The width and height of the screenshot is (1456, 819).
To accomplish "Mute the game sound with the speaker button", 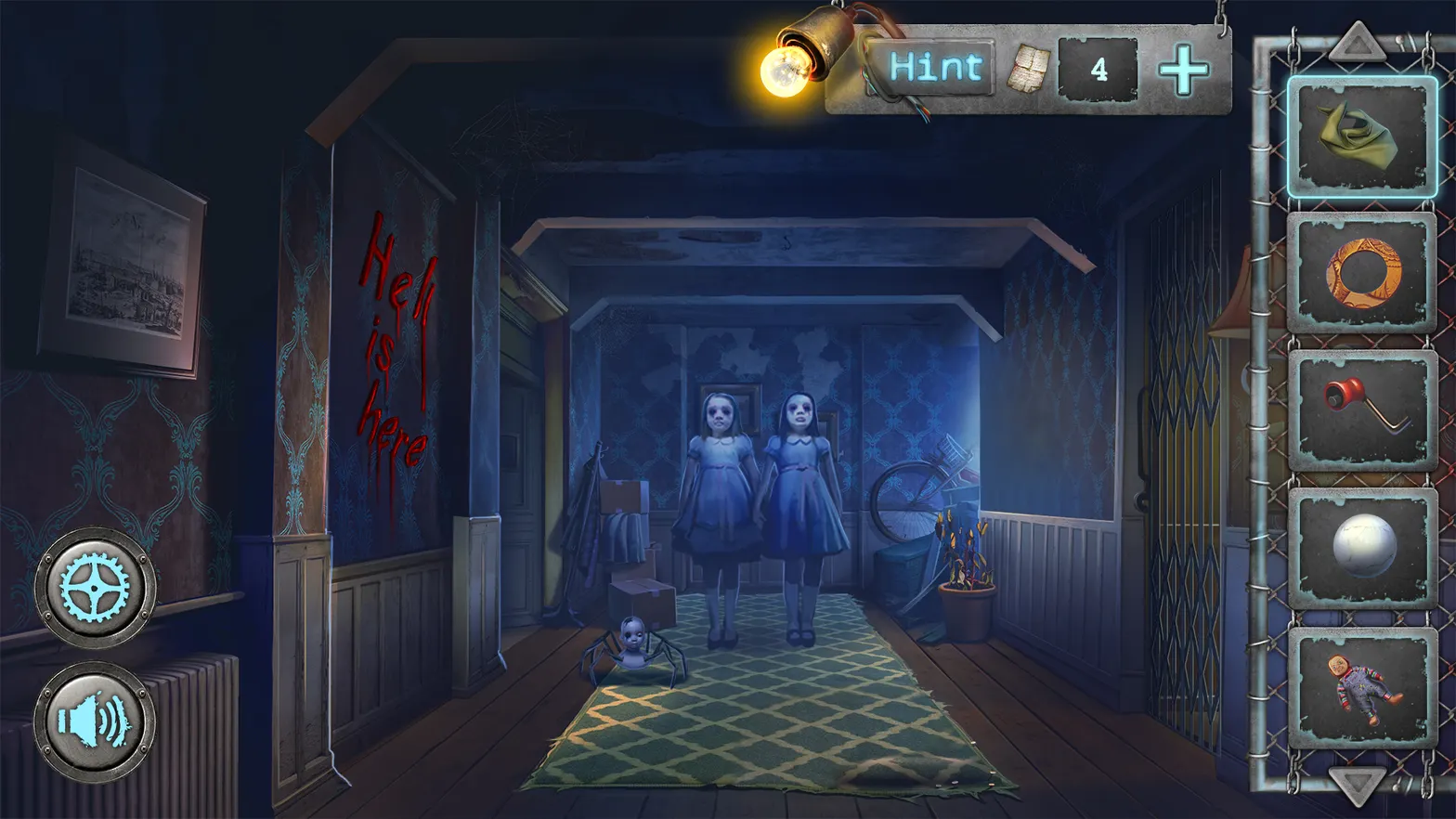I will (92, 721).
